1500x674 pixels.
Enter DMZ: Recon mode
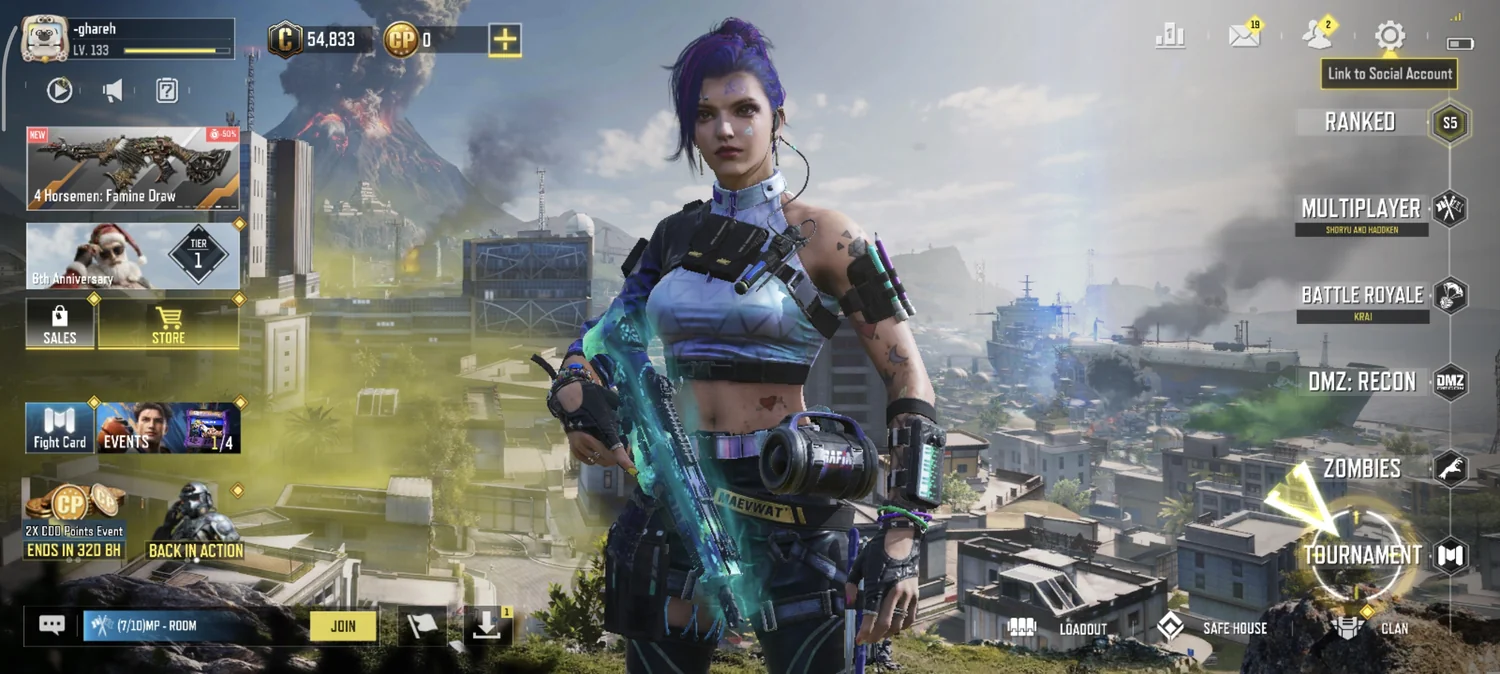click(x=1362, y=382)
